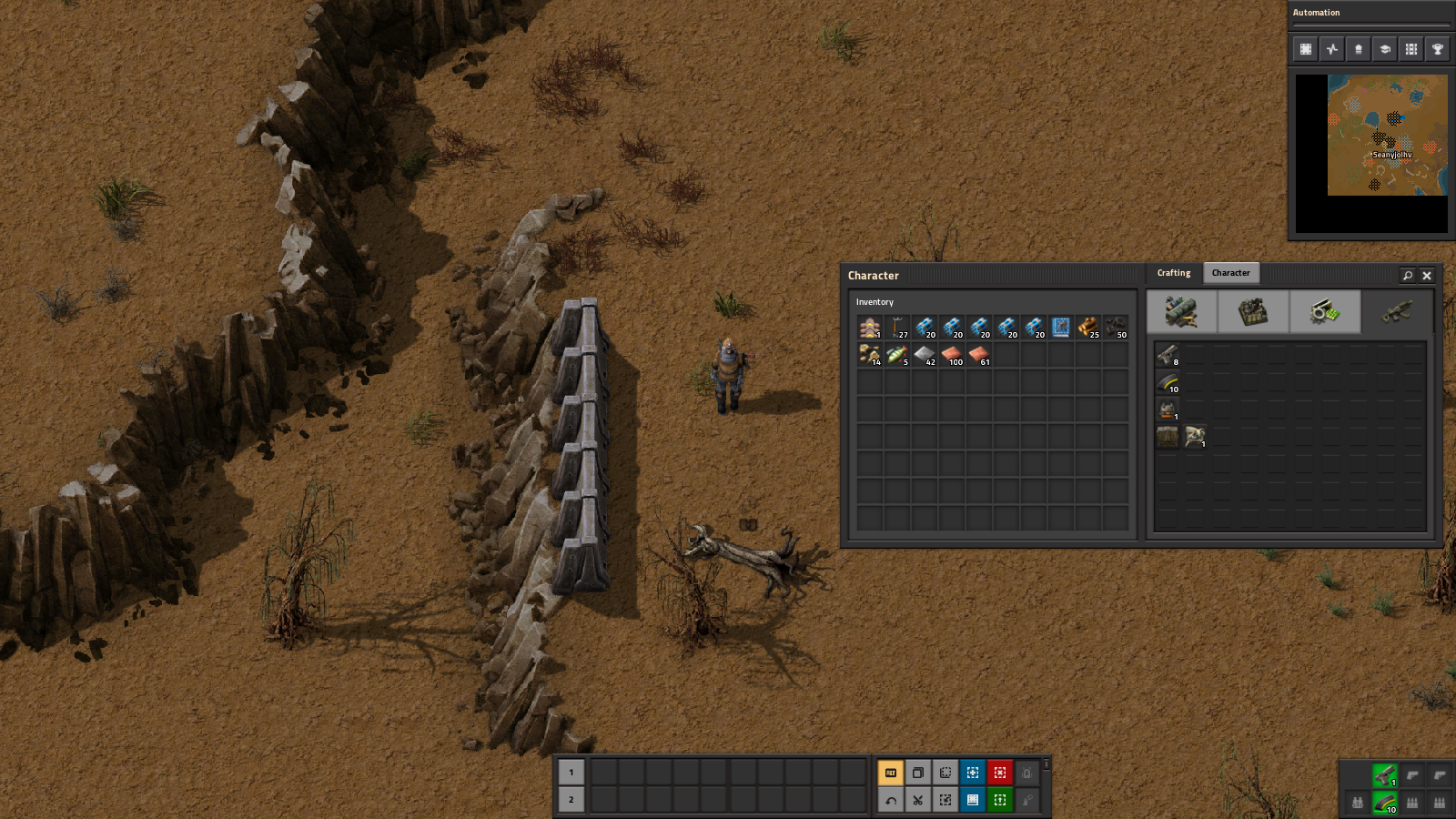Activate the scissors cut tool
The image size is (1456, 819).
point(918,800)
